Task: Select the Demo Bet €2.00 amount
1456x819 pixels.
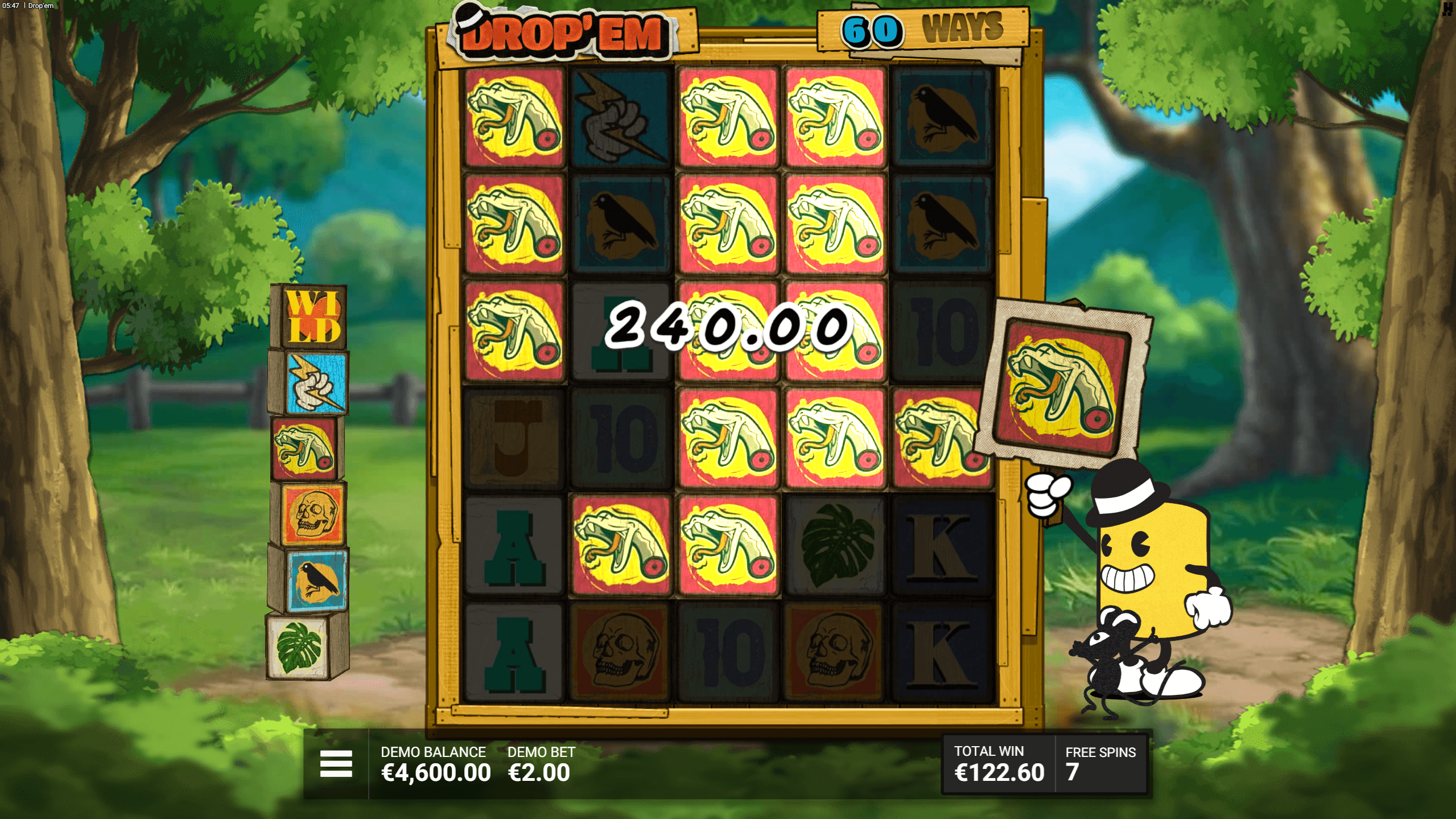Action: (539, 772)
